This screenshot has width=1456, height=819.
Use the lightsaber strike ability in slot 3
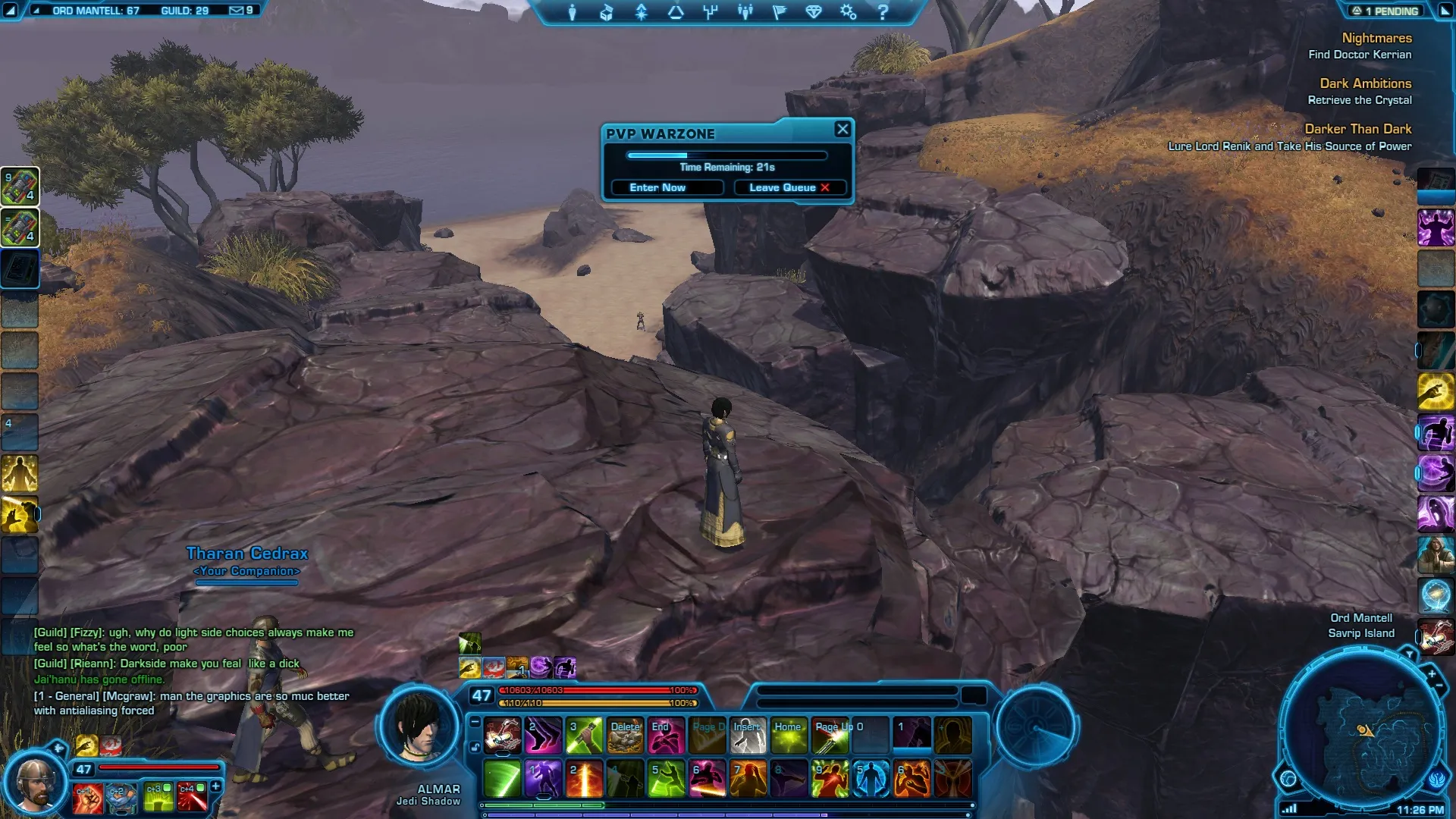(x=585, y=736)
